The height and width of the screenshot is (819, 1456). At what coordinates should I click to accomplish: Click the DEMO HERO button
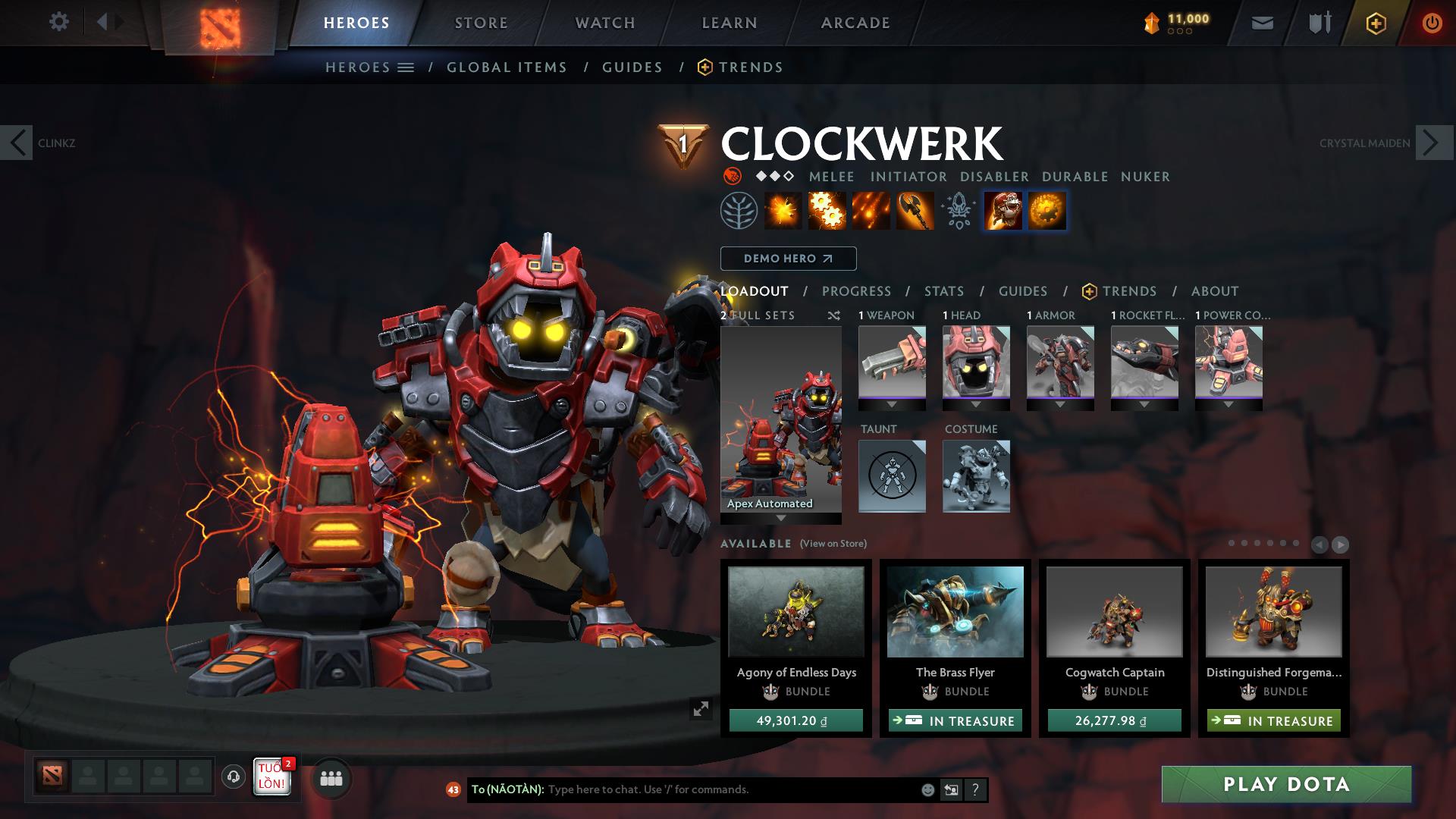(x=788, y=258)
